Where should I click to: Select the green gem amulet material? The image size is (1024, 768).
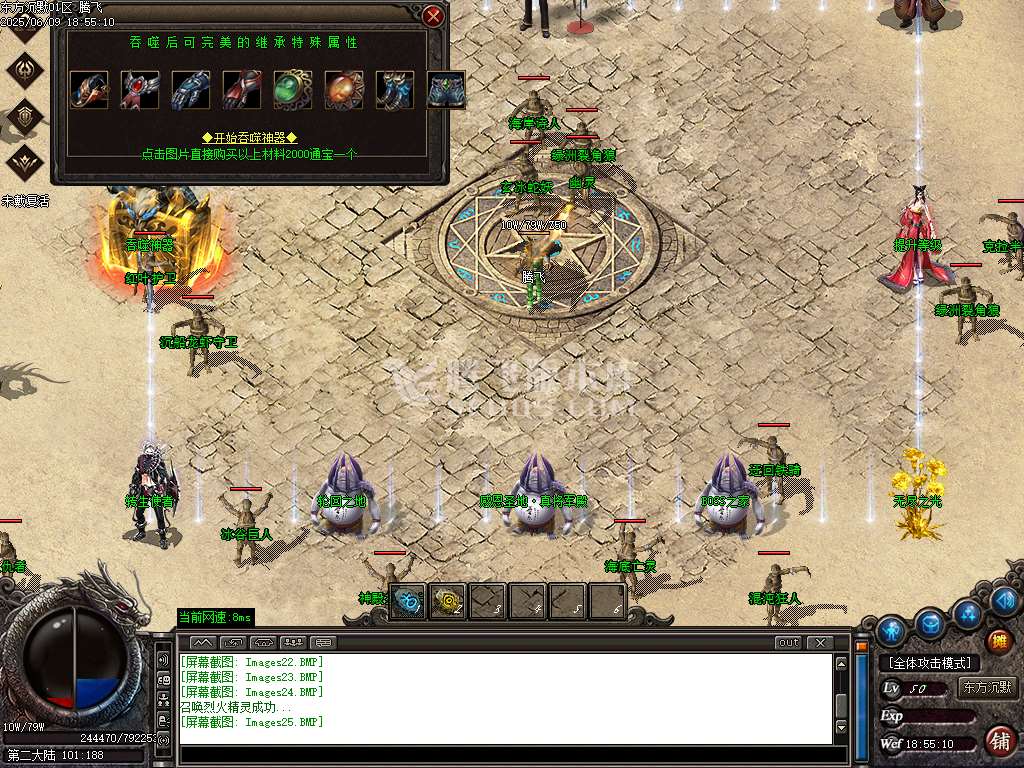[x=293, y=90]
